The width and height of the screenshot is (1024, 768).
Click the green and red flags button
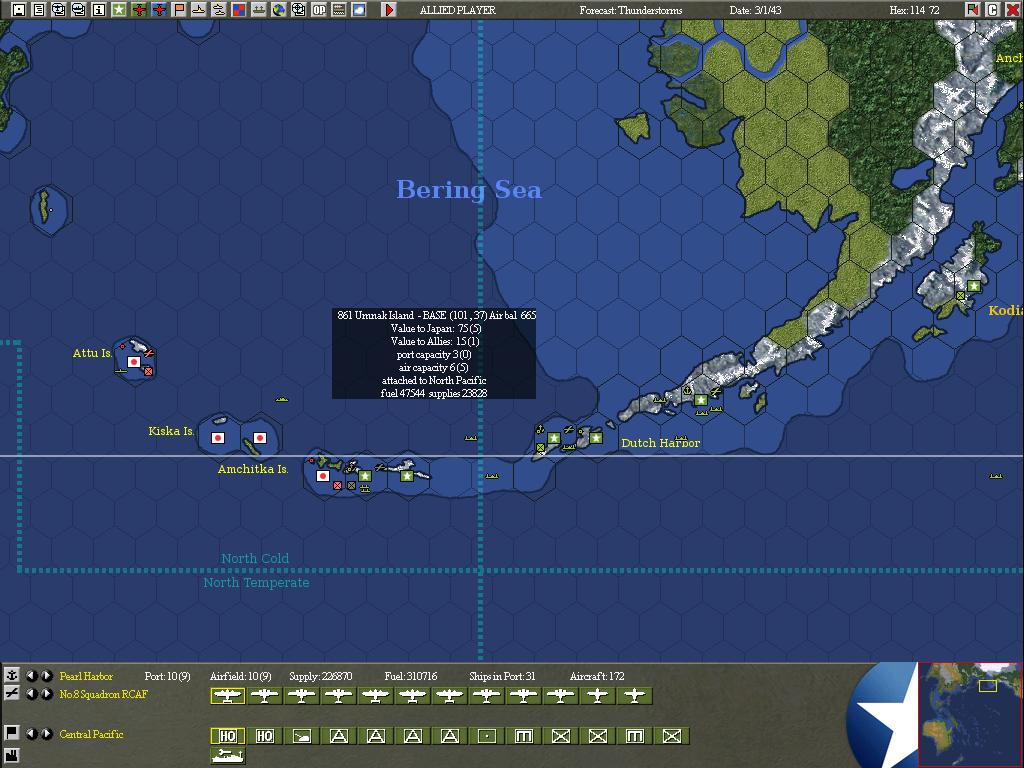click(973, 10)
